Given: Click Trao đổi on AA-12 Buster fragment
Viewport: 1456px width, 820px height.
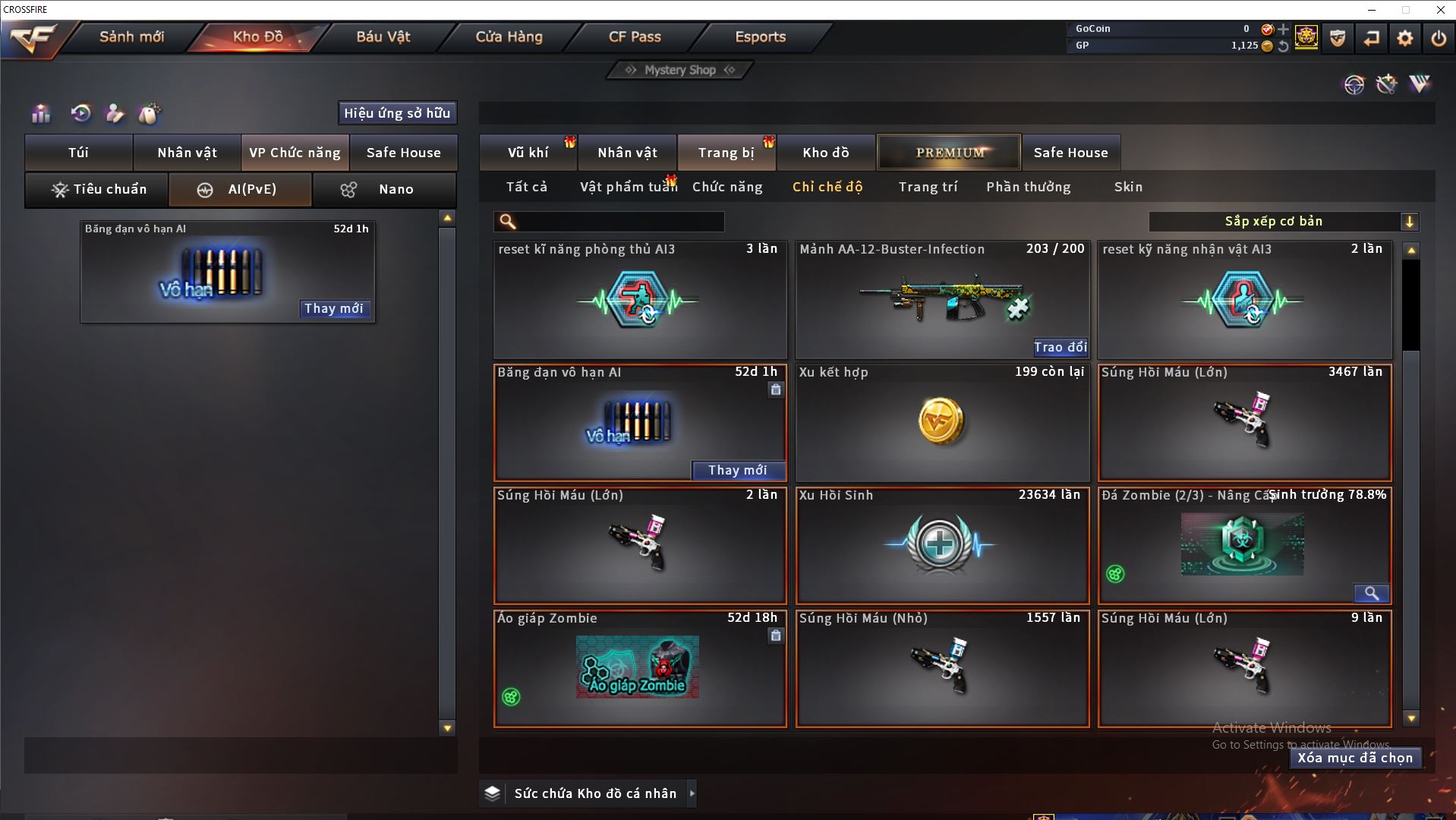Looking at the screenshot, I should 1060,347.
